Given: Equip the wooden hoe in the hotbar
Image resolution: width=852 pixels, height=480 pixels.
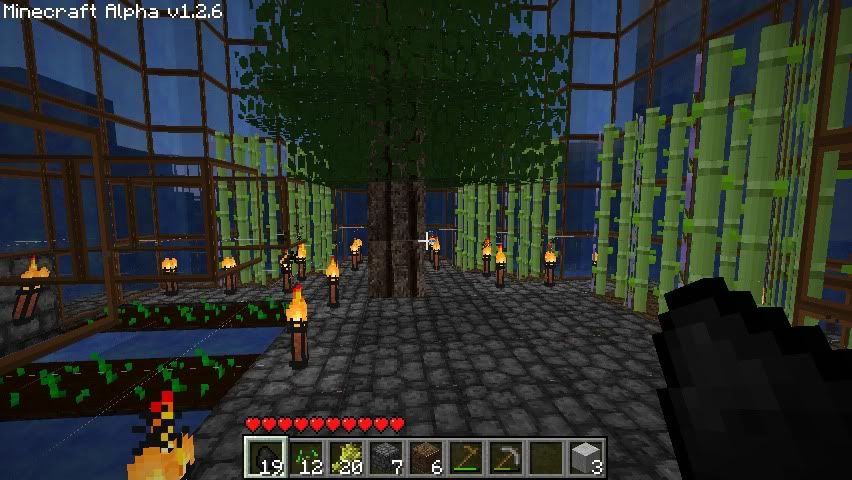Looking at the screenshot, I should tap(465, 458).
